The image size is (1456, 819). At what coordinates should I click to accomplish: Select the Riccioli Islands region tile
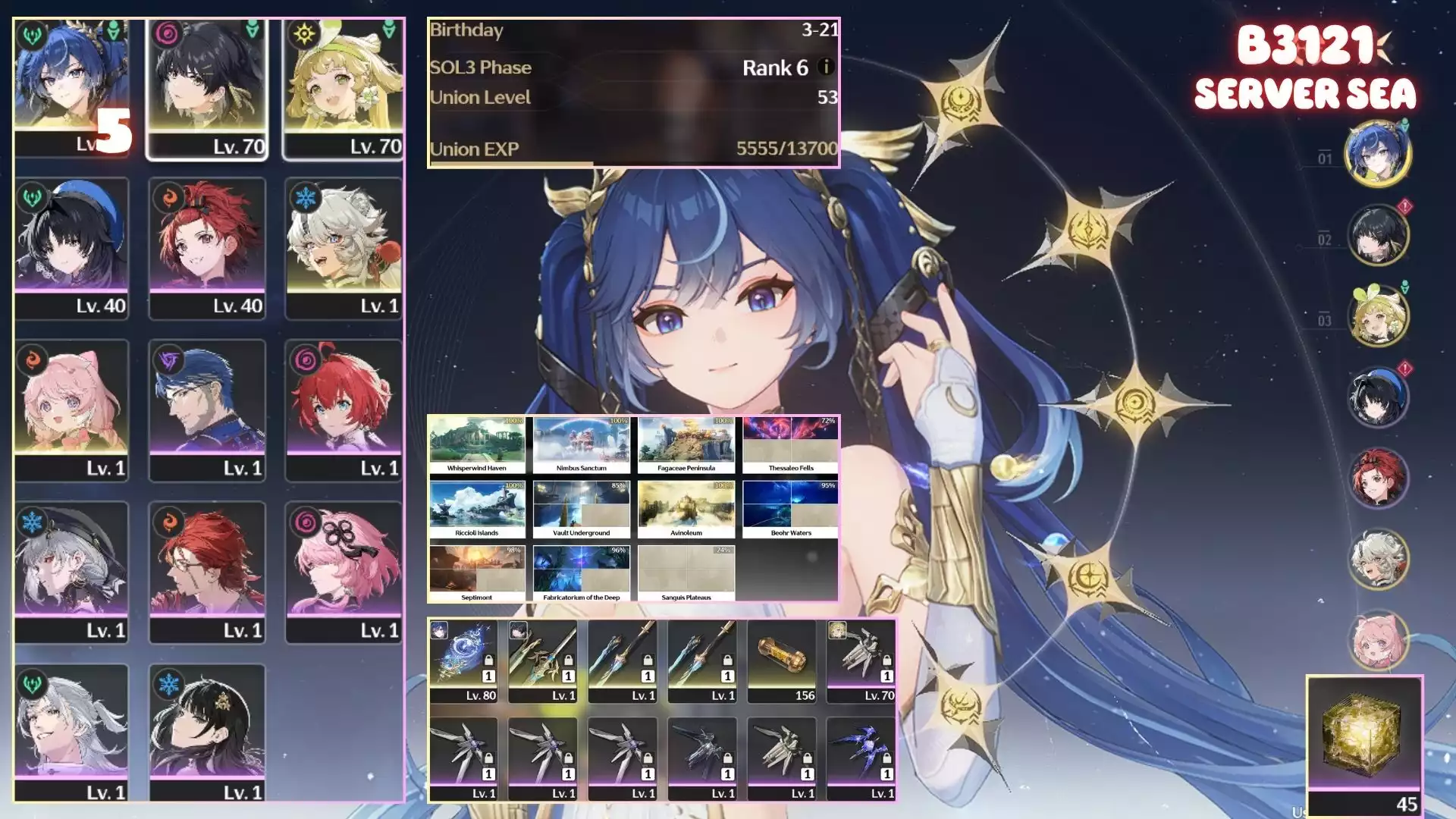tap(477, 510)
